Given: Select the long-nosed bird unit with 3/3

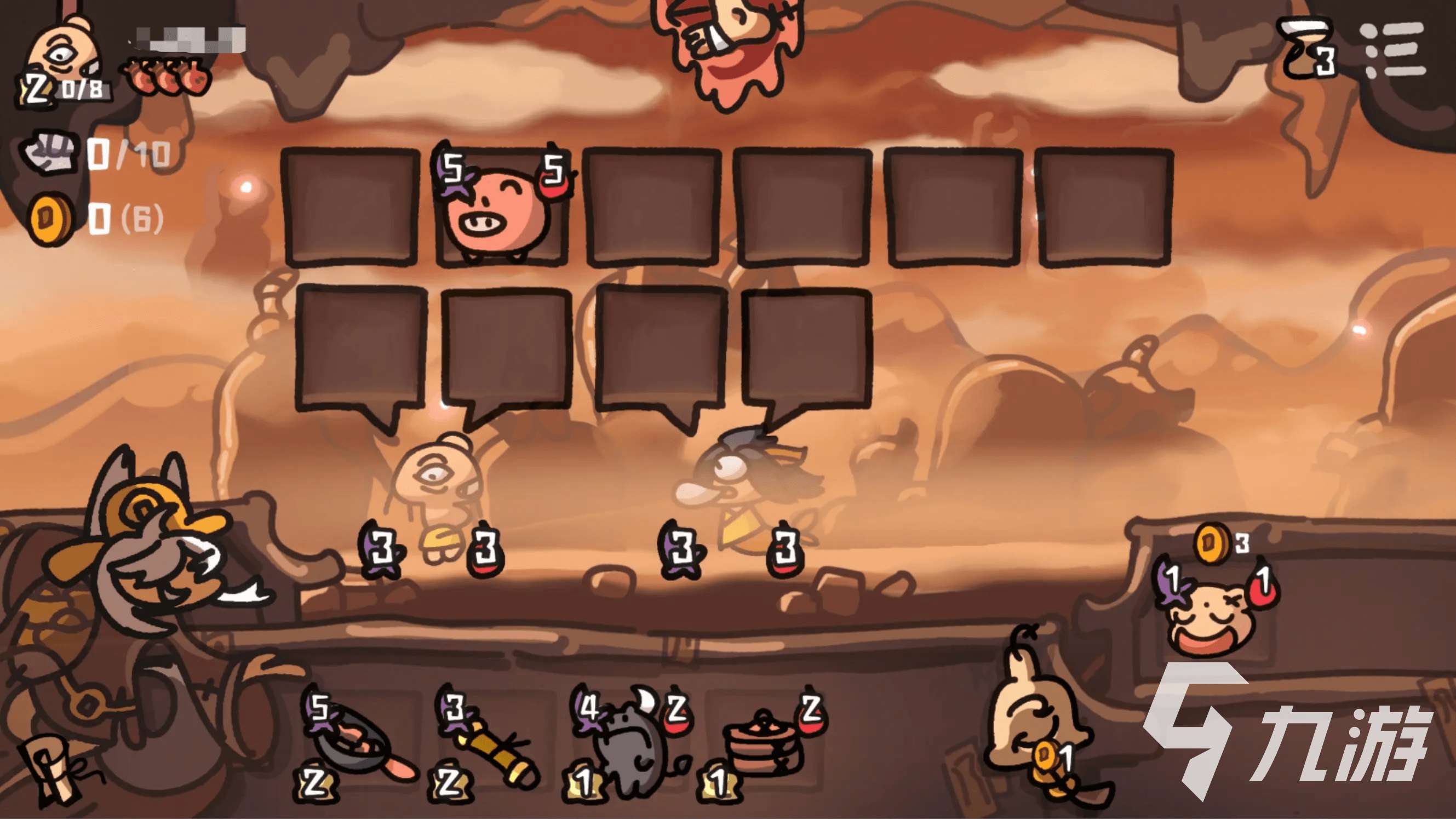Looking at the screenshot, I should pos(735,492).
